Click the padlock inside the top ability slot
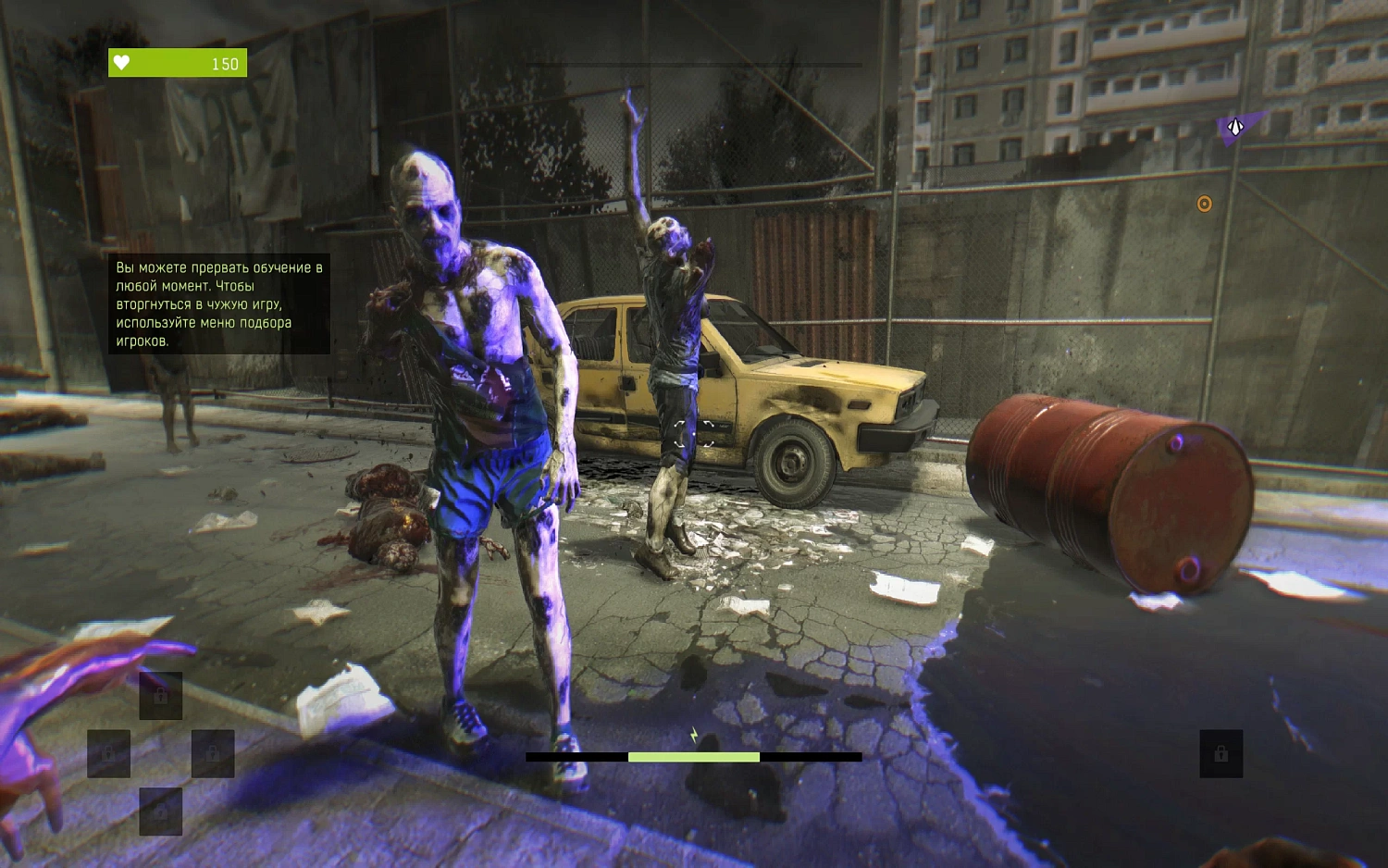Screen dimensions: 1388x868 click(161, 696)
